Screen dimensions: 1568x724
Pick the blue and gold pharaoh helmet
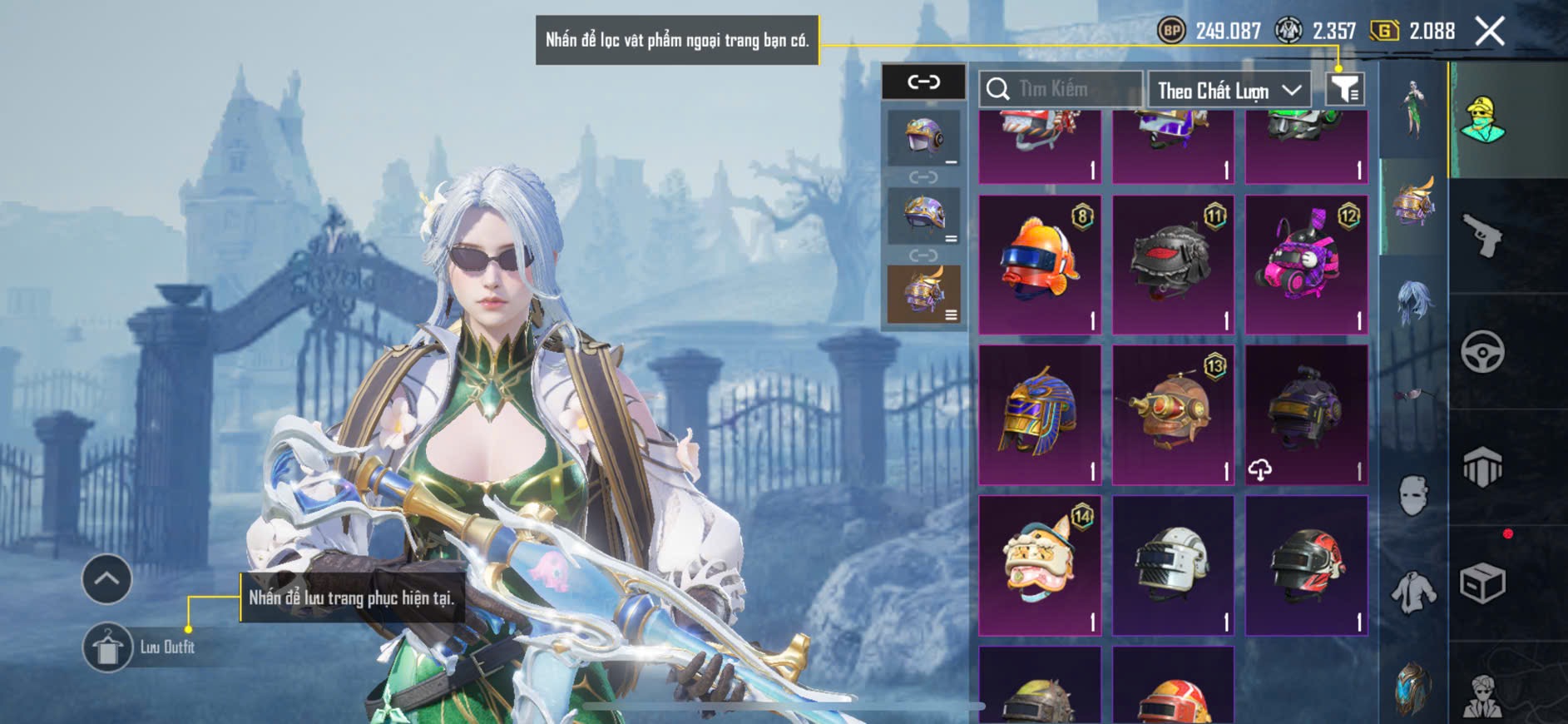coord(1040,414)
